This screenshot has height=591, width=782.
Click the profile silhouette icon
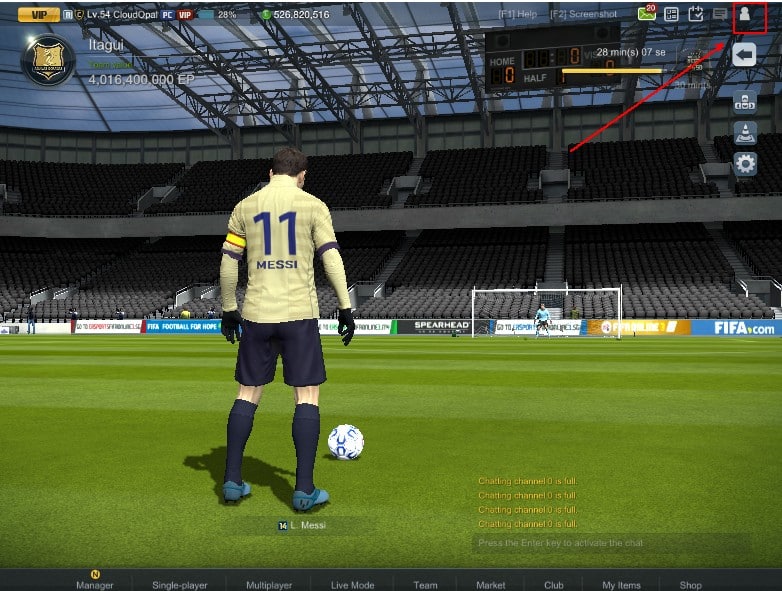(x=745, y=15)
